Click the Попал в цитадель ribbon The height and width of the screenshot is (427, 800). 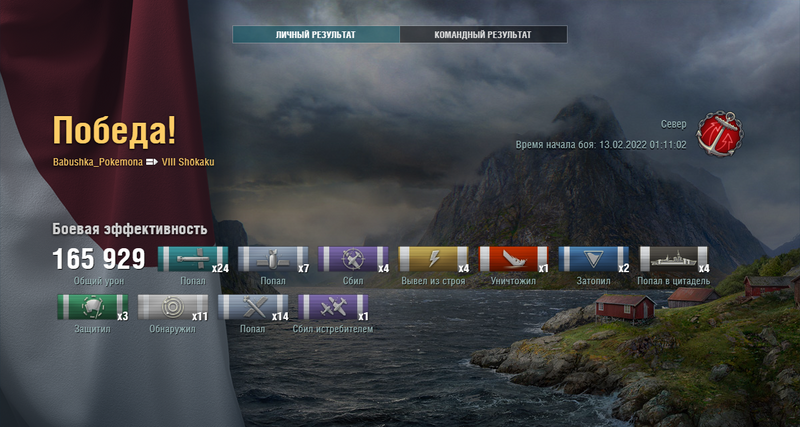[674, 260]
